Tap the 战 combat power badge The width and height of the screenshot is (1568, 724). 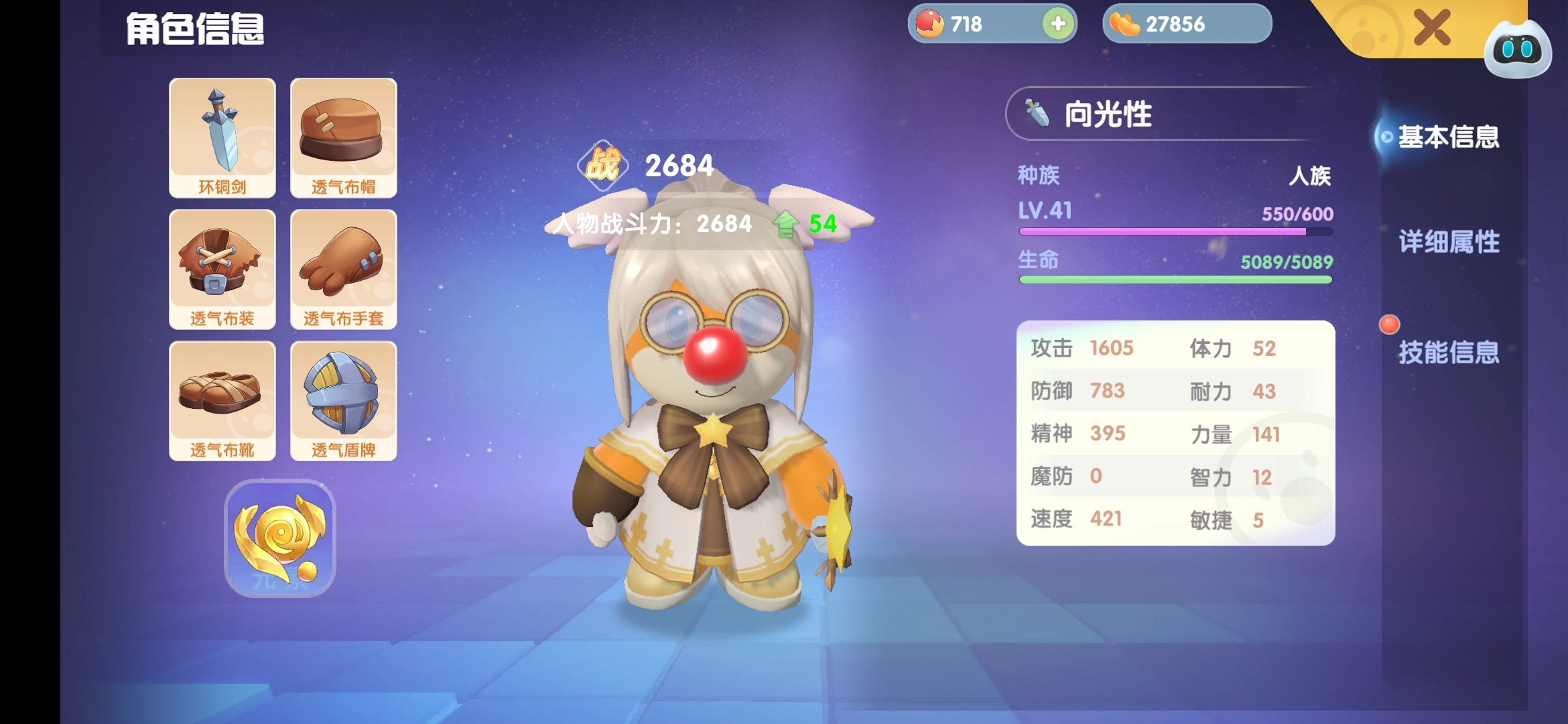tap(602, 165)
